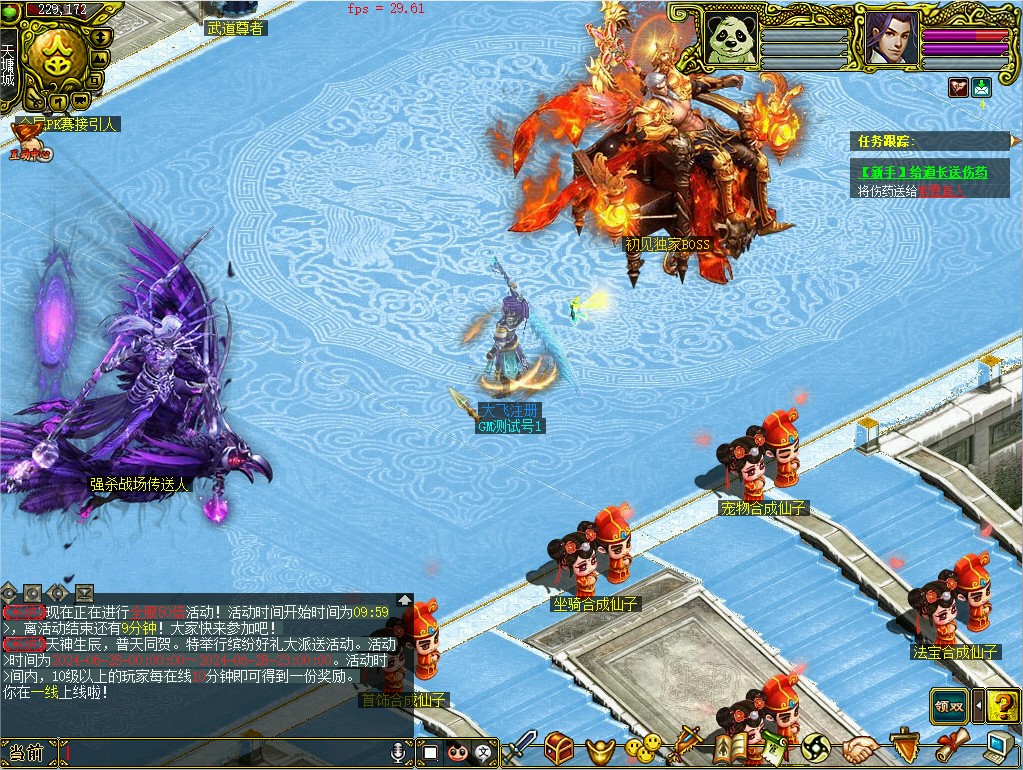The image size is (1023, 770).
Task: Click the gold ingot shop icon
Action: click(x=598, y=747)
